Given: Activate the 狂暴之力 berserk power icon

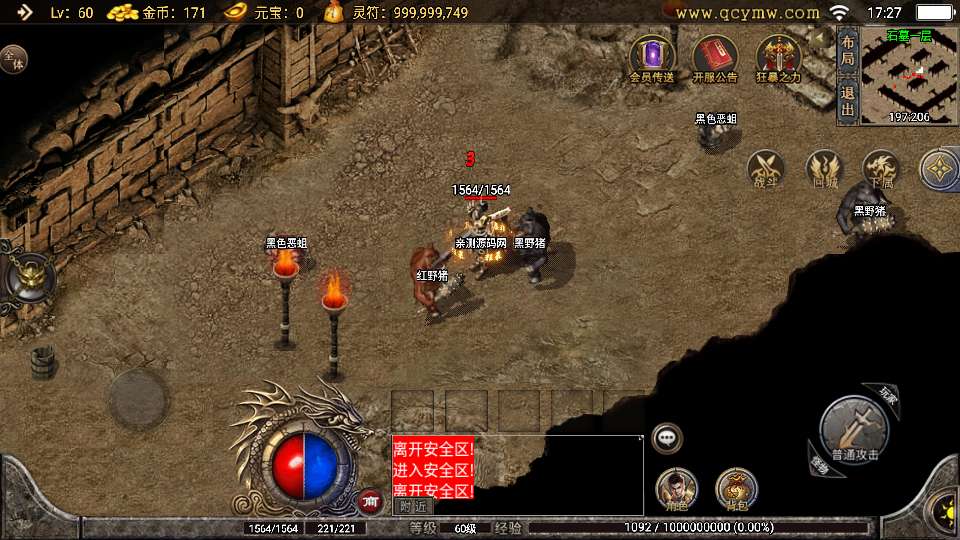Looking at the screenshot, I should click(x=778, y=58).
